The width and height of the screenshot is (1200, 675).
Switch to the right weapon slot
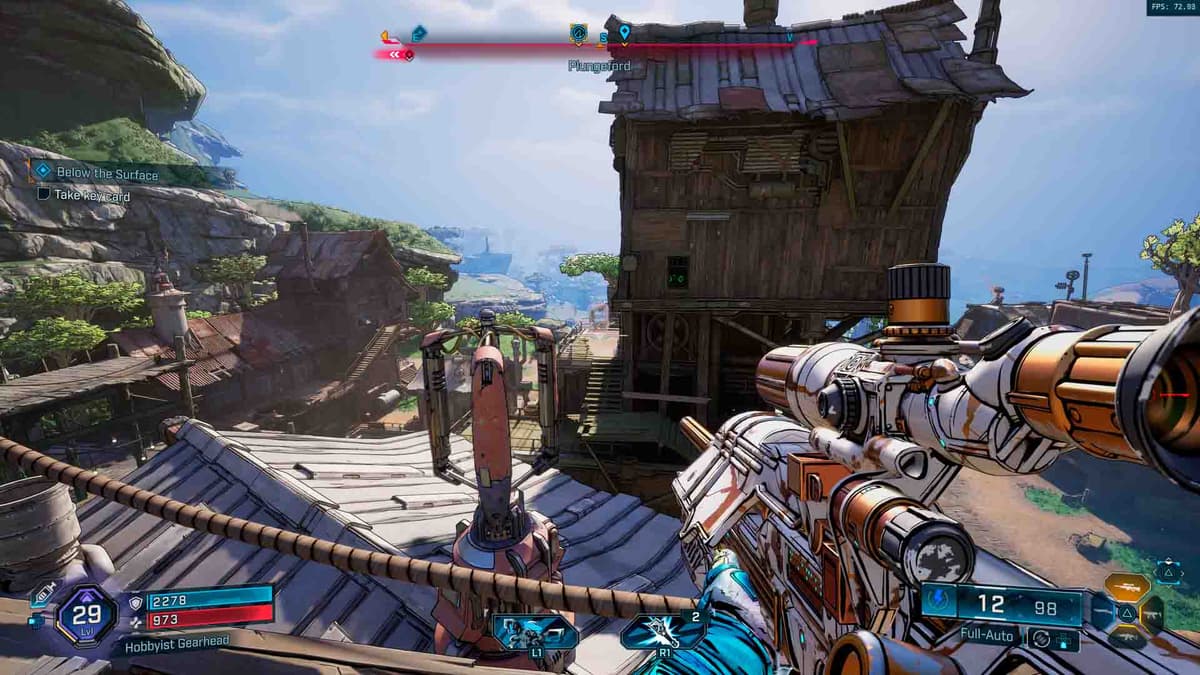pyautogui.click(x=1153, y=613)
